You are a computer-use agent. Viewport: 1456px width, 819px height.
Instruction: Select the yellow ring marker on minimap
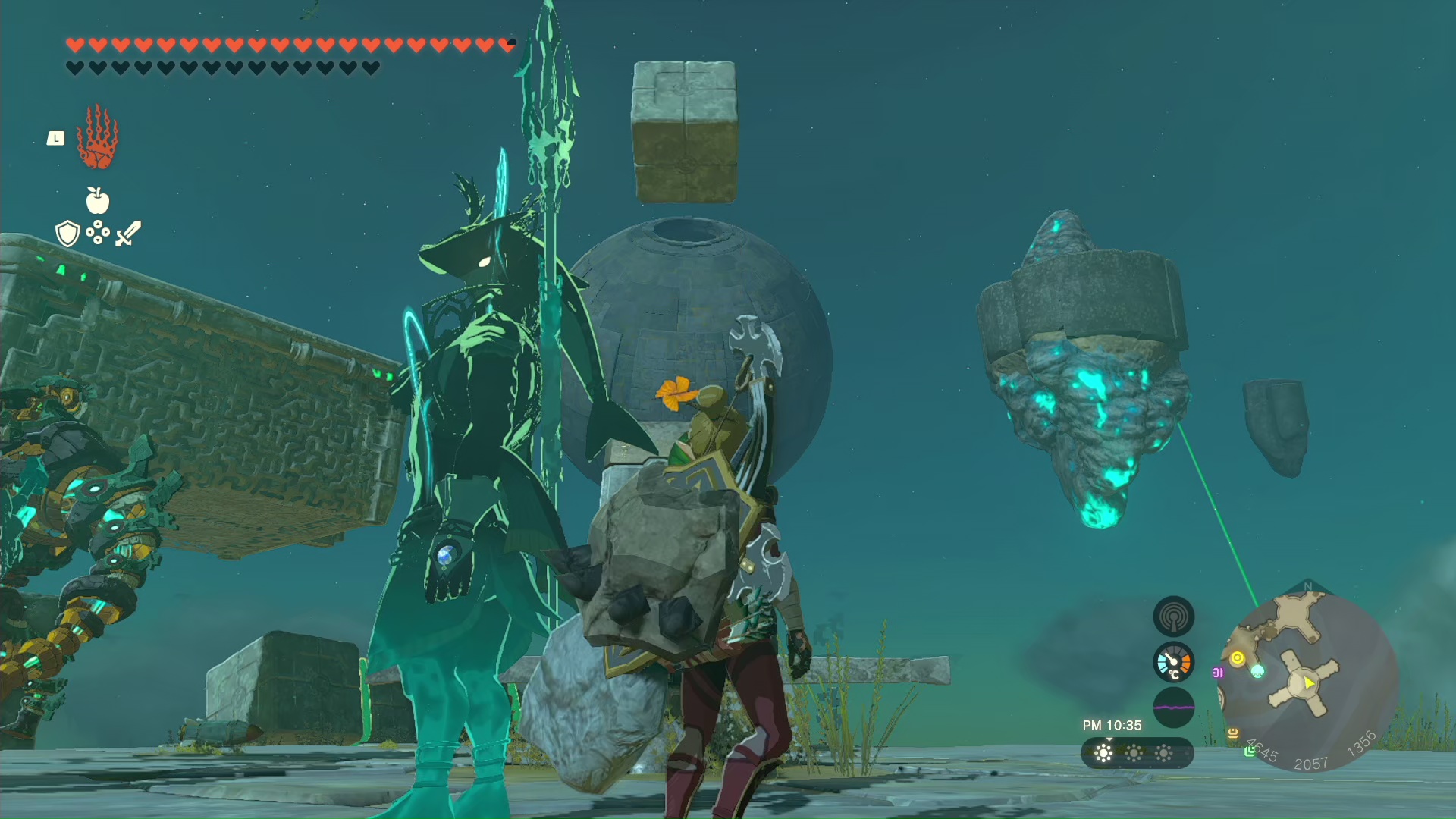pos(1238,657)
